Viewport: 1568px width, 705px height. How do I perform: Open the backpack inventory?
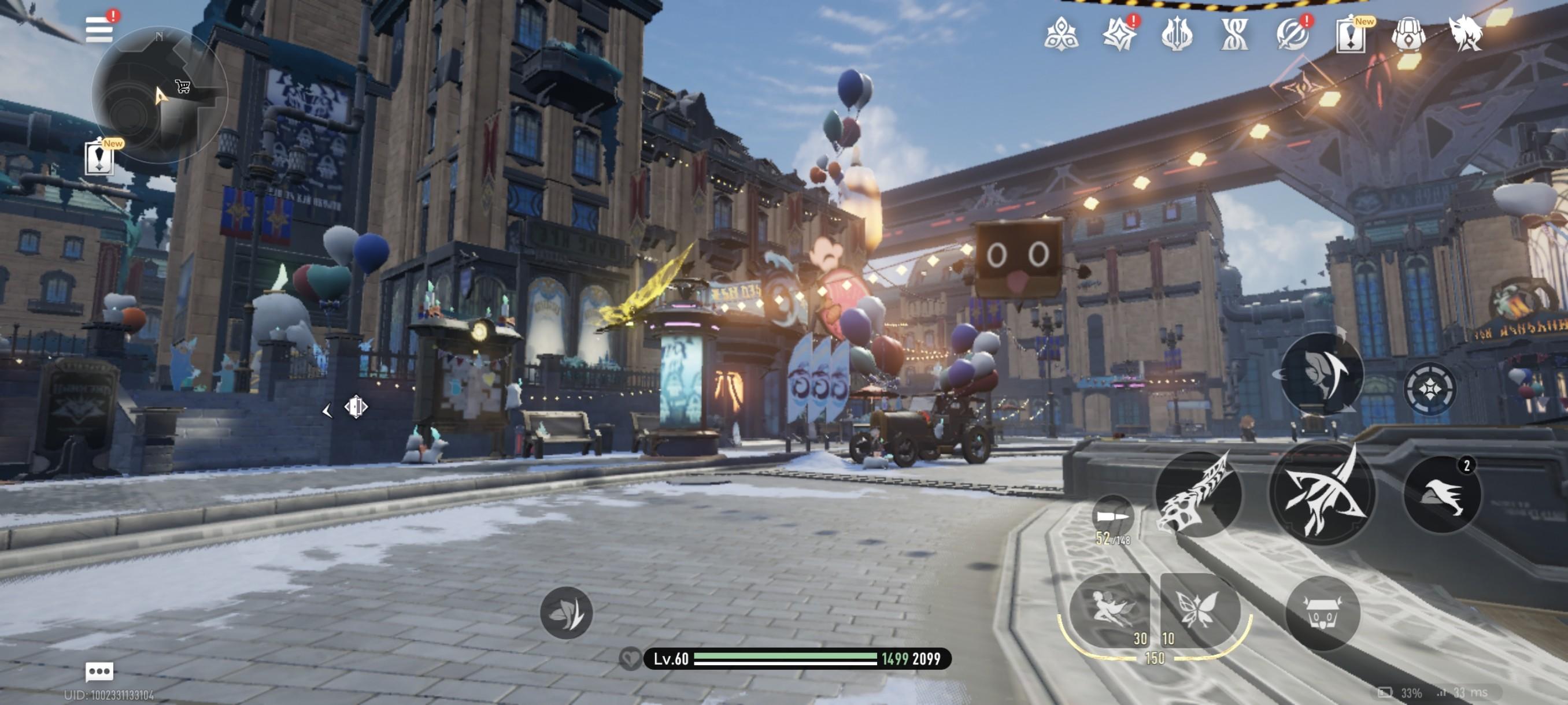point(1408,34)
